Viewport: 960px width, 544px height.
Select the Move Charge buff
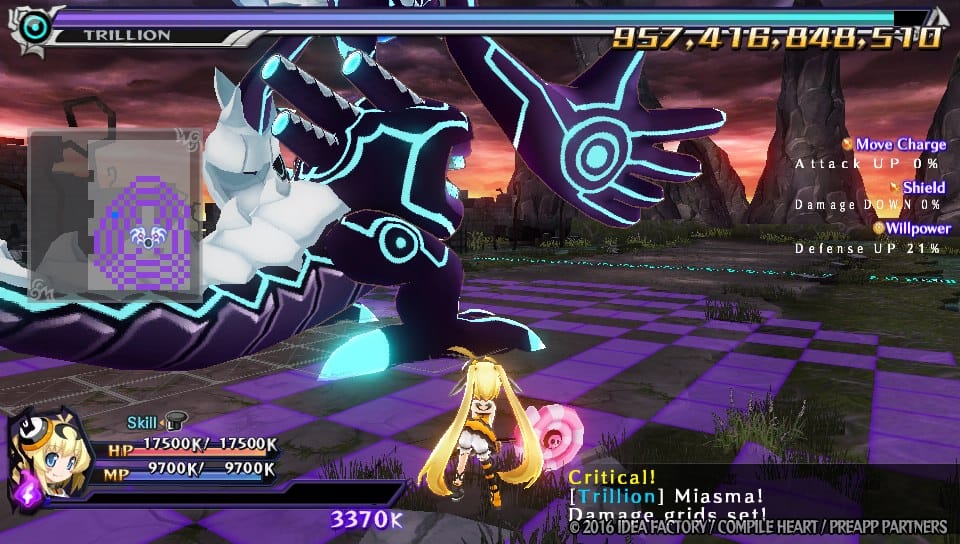(899, 145)
